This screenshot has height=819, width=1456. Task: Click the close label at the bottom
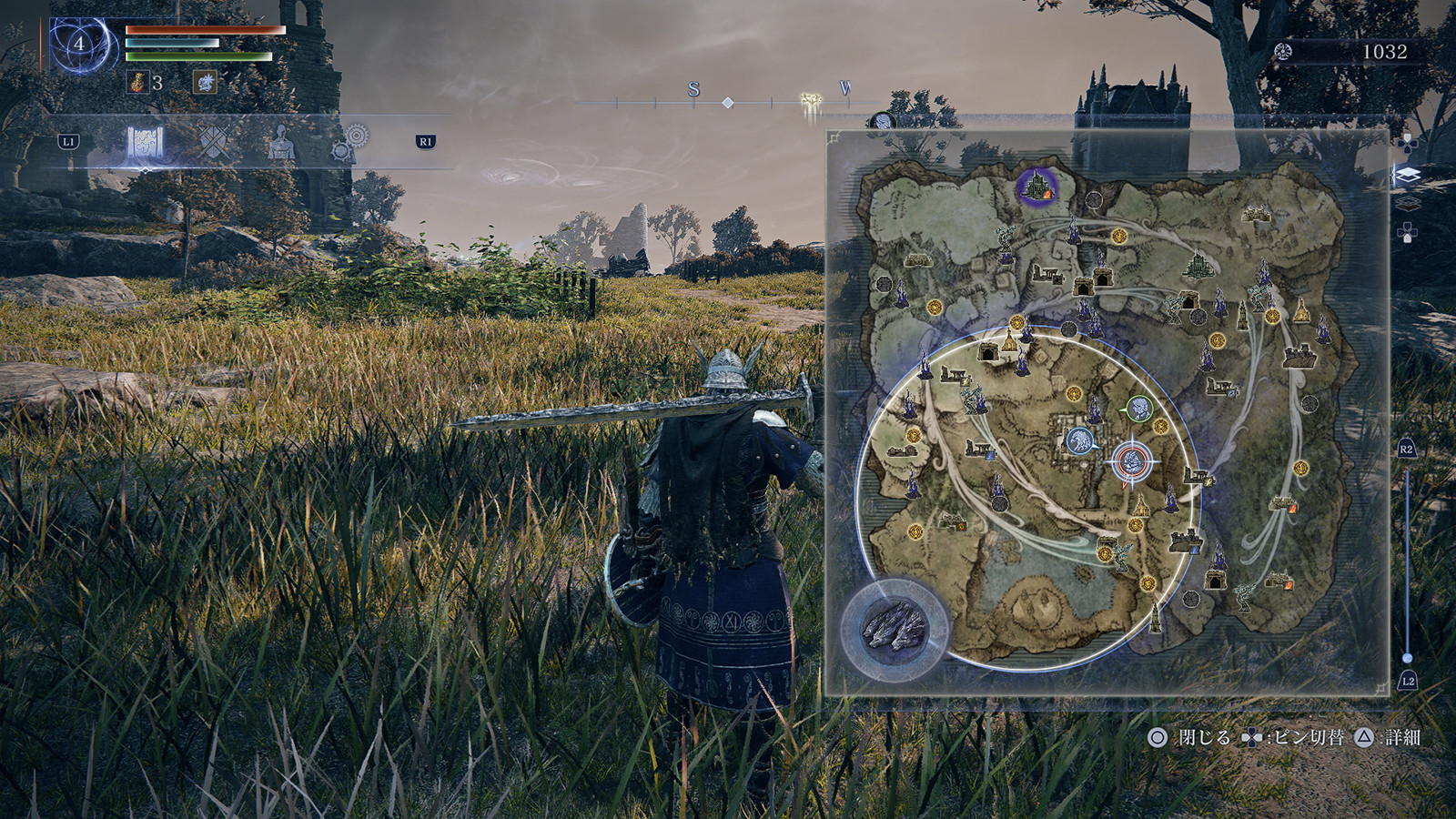click(x=1203, y=737)
